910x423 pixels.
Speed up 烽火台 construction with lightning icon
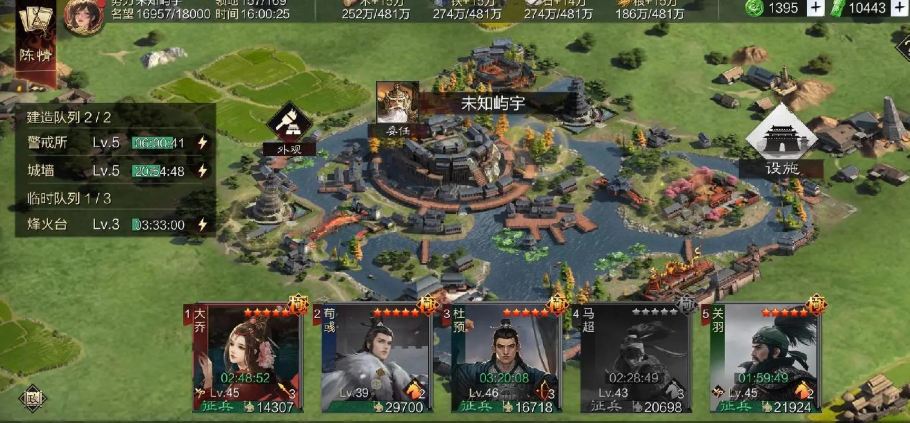(202, 225)
